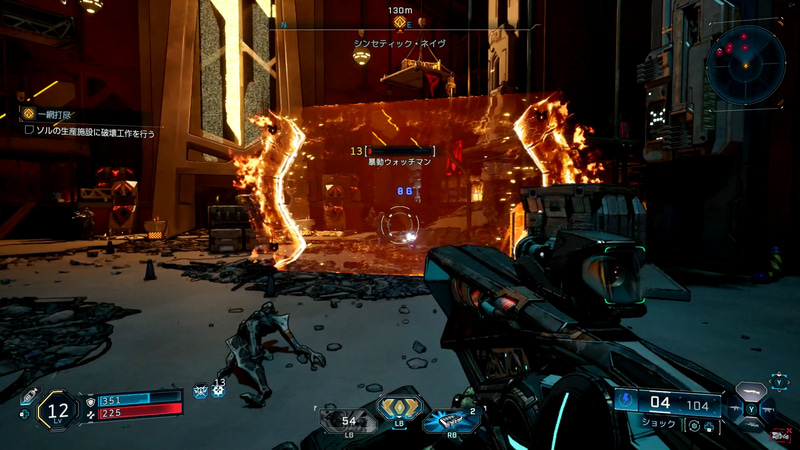The width and height of the screenshot is (800, 450).
Task: Use the healing syringe icon
Action: [29, 394]
